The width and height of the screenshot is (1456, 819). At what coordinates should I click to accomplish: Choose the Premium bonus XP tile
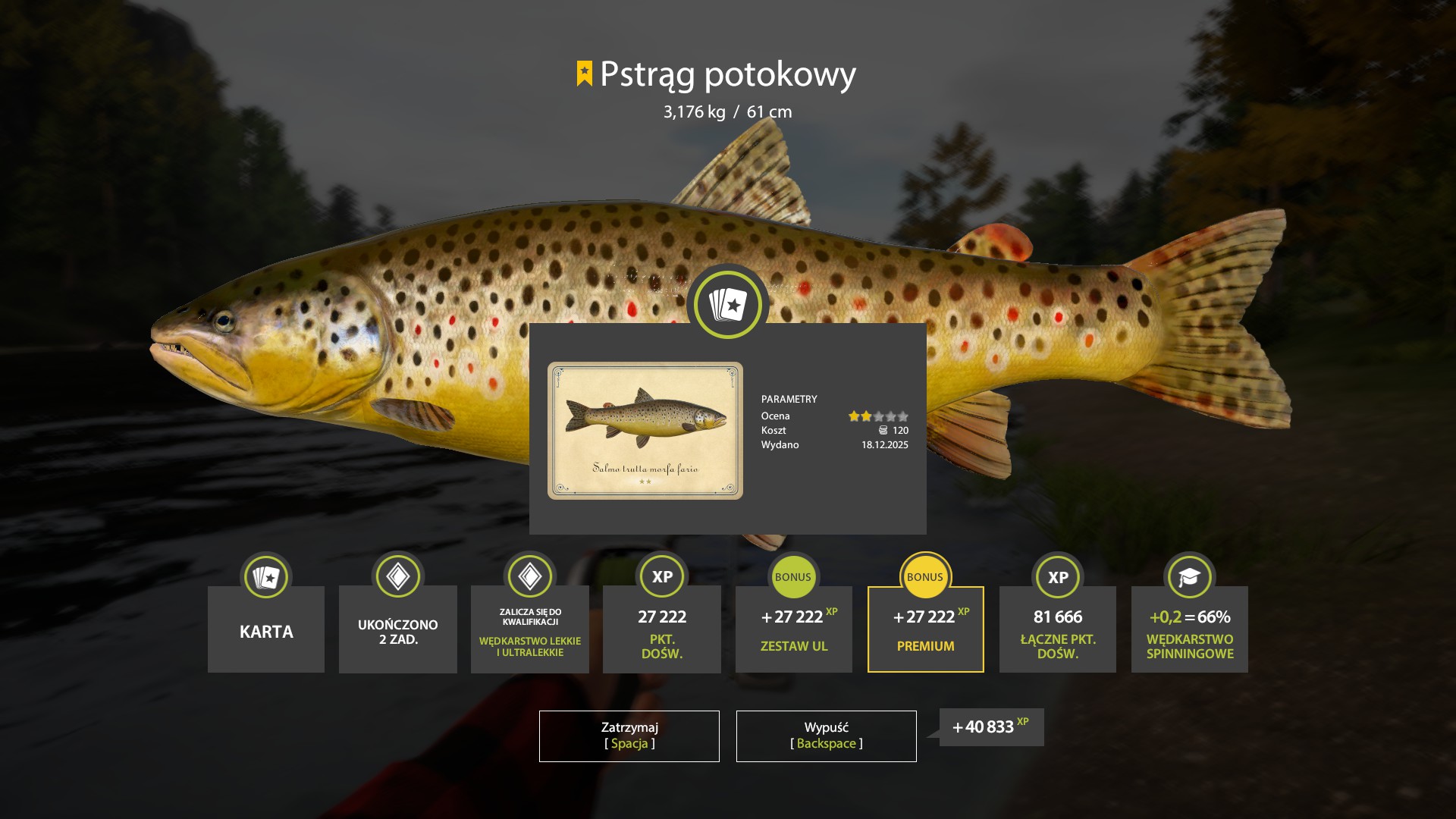pyautogui.click(x=925, y=629)
